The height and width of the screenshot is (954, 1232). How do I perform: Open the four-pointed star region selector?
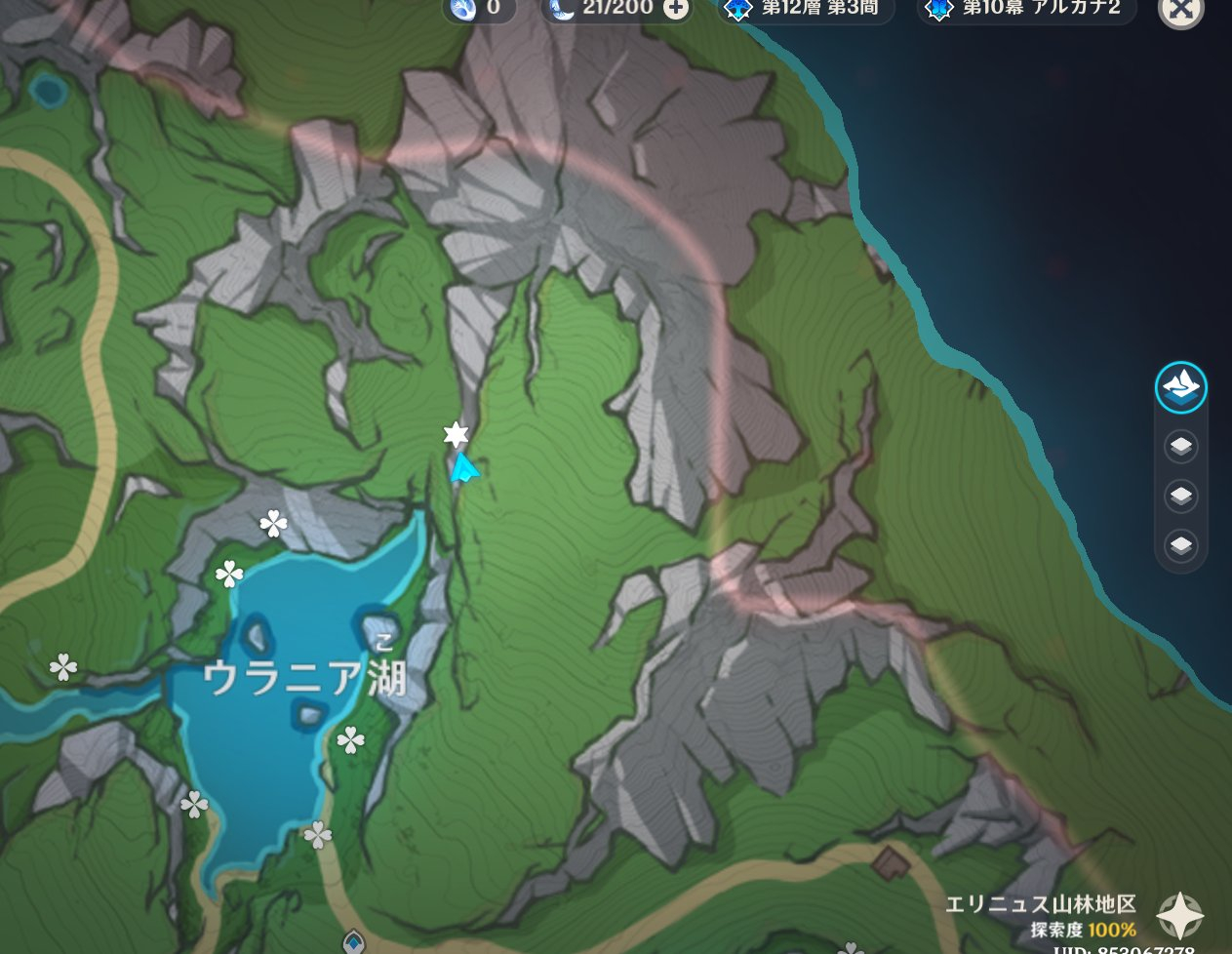pos(1180,916)
